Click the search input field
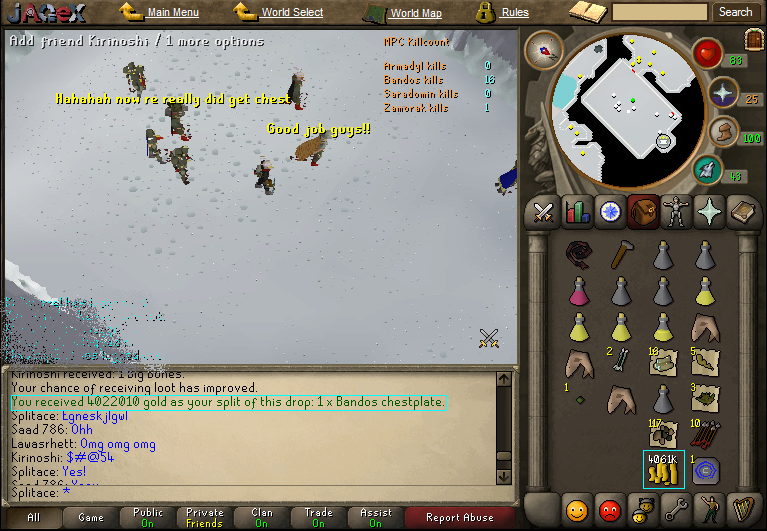 [x=660, y=12]
